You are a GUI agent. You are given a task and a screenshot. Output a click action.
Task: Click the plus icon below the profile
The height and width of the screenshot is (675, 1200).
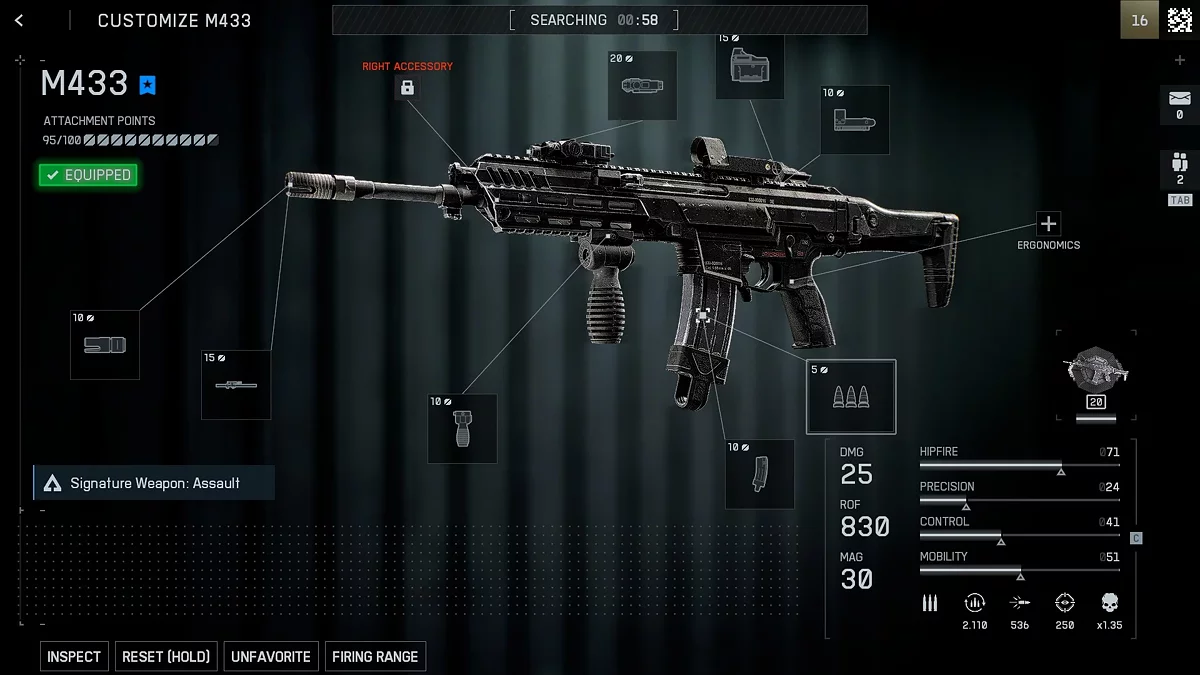[x=1180, y=61]
